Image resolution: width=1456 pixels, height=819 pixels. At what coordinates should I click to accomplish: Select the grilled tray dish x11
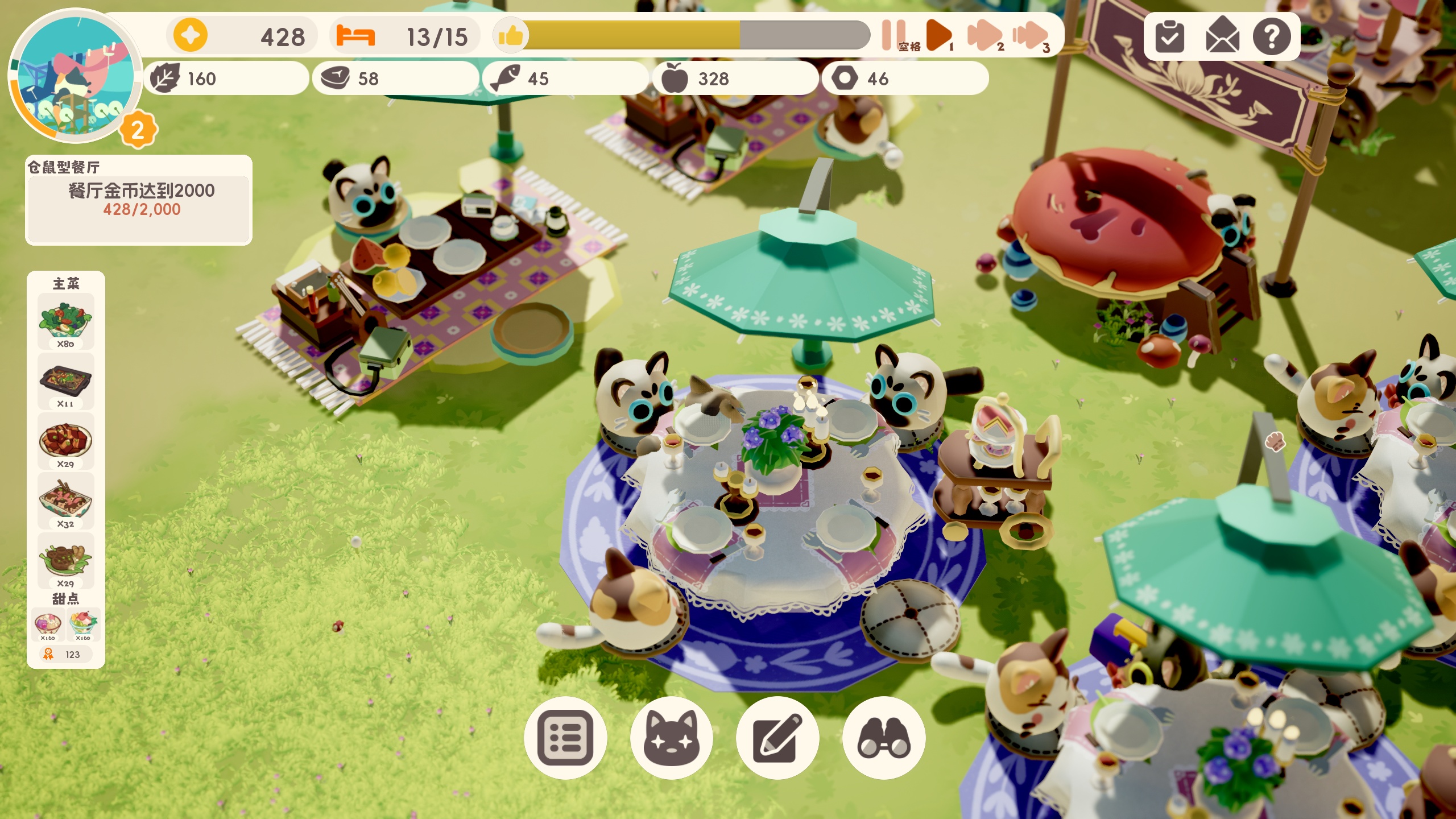[65, 381]
